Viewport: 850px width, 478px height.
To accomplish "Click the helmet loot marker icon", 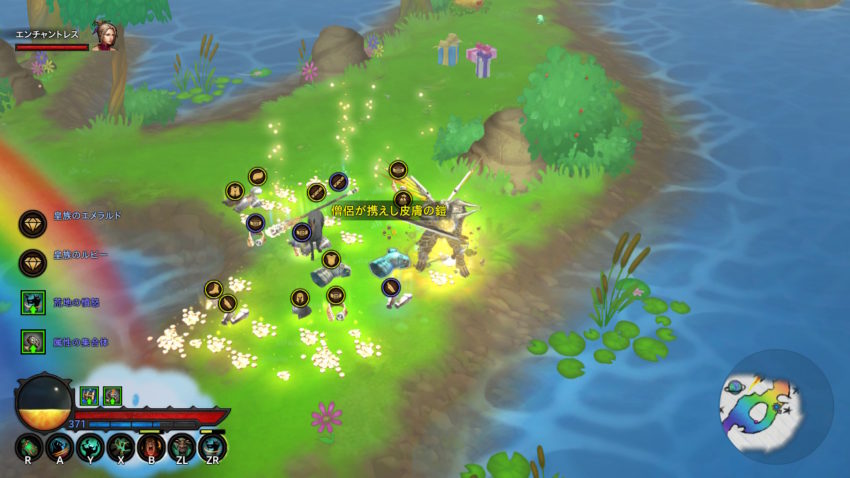I will click(300, 297).
